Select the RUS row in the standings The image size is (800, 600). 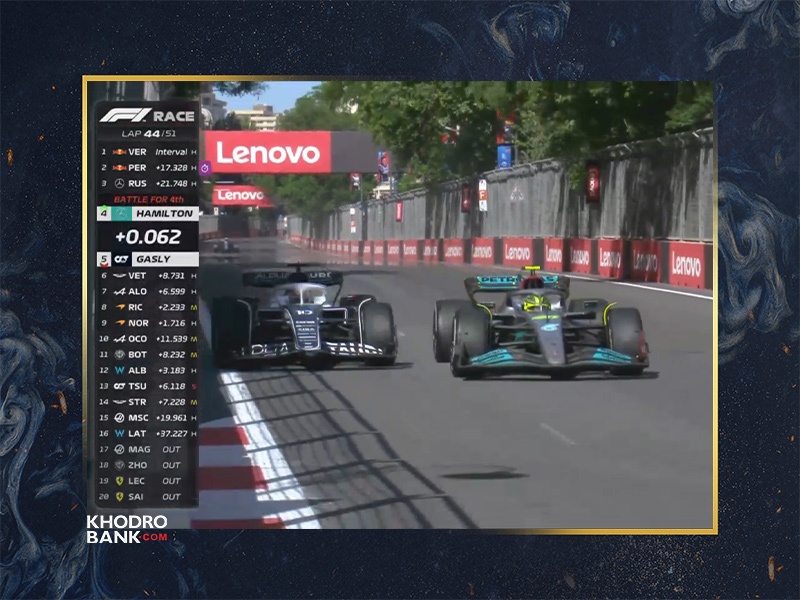point(148,184)
